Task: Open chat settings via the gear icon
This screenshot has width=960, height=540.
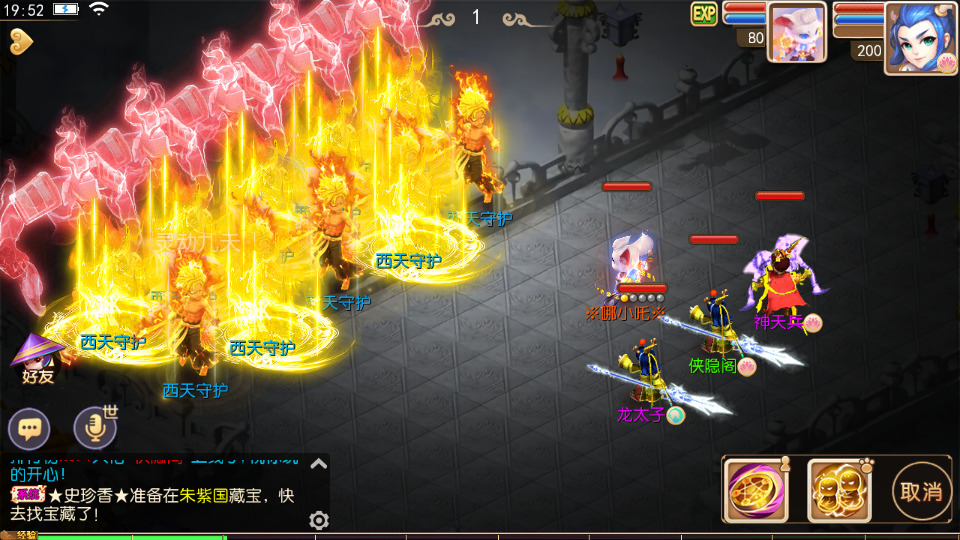Action: point(319,520)
